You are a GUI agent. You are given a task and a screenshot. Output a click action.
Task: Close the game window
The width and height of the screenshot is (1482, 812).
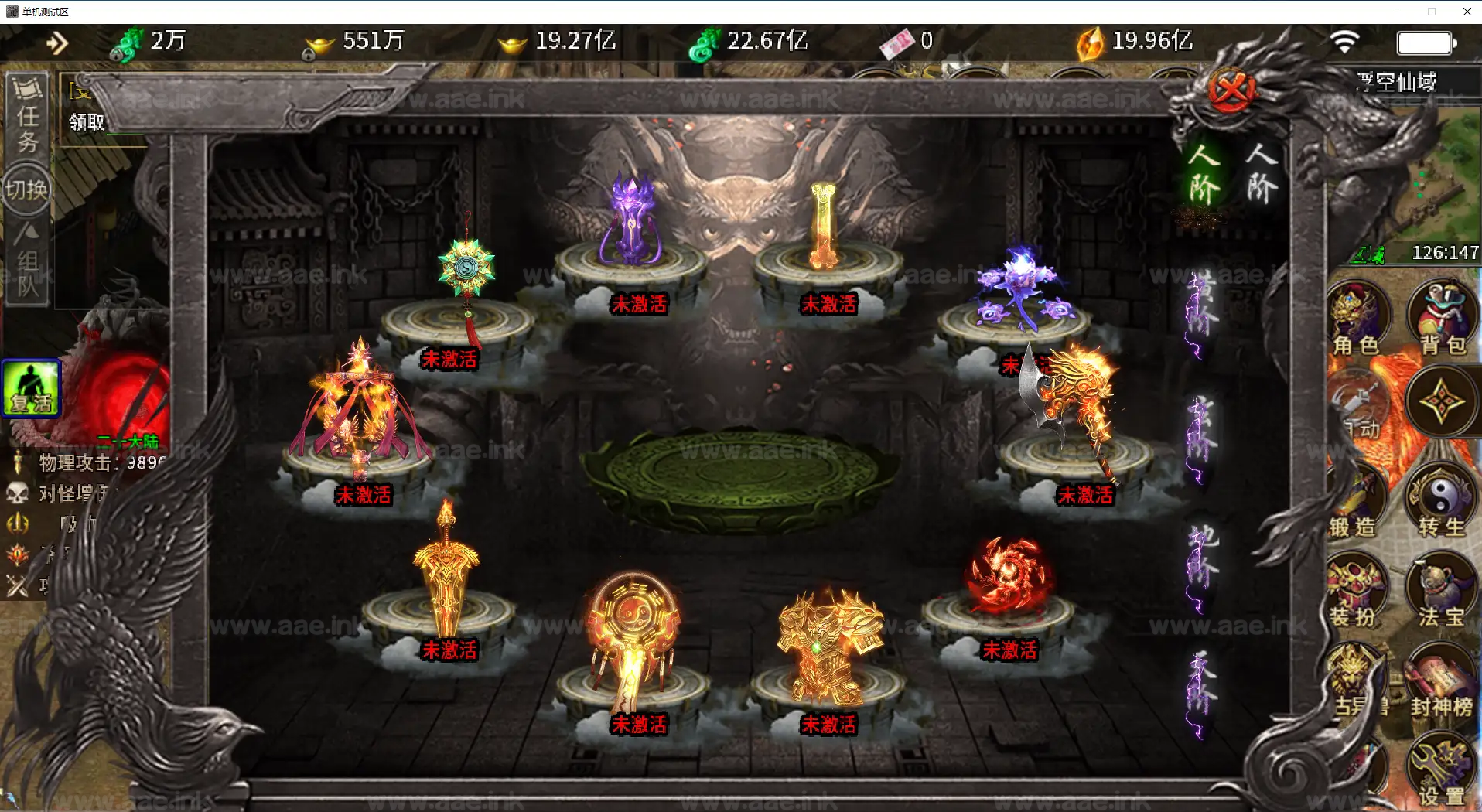(x=1467, y=12)
